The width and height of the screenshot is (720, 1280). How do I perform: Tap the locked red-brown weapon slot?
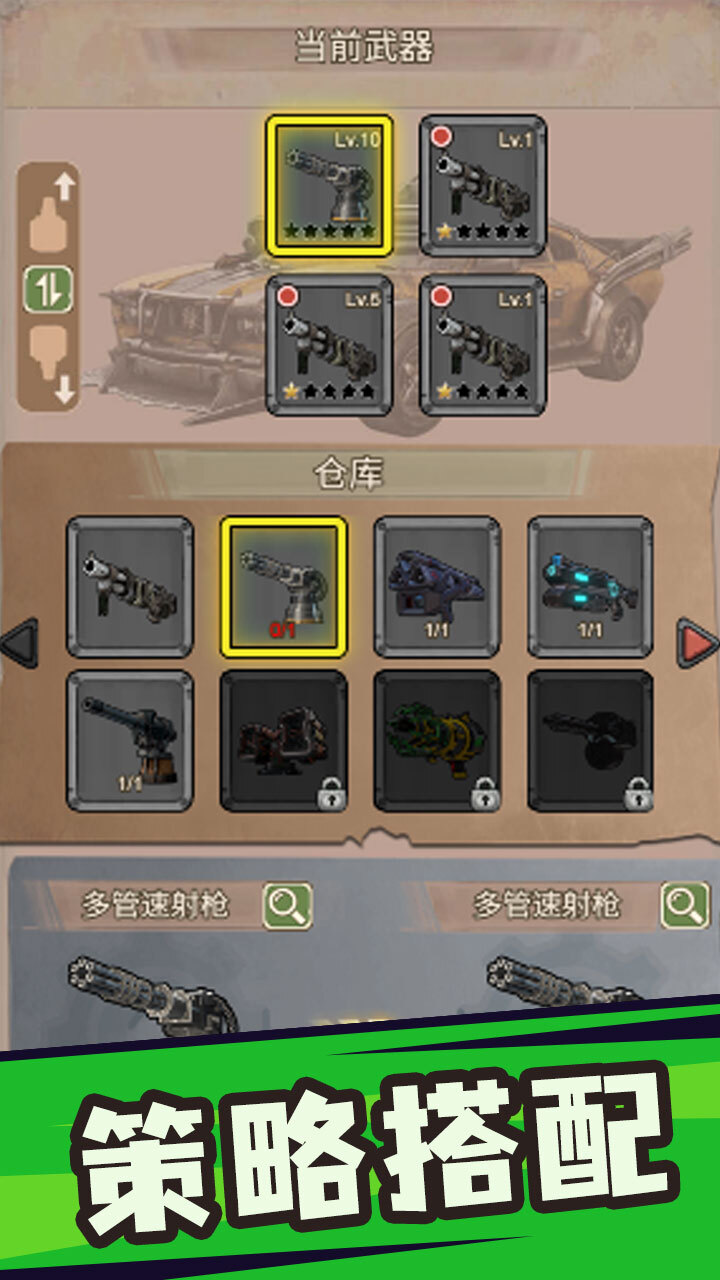tap(284, 740)
